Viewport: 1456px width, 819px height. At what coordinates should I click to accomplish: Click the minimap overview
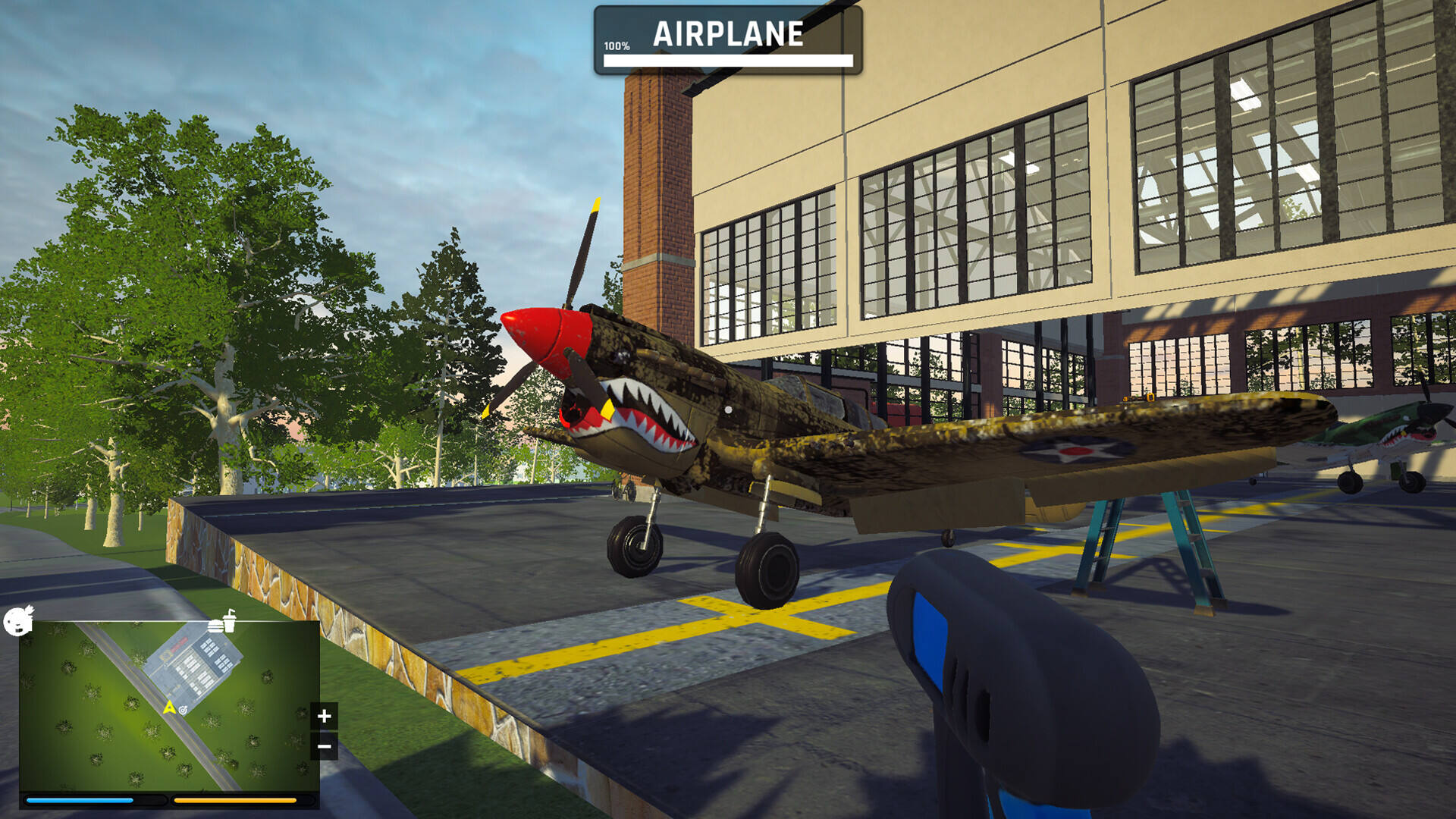click(168, 706)
